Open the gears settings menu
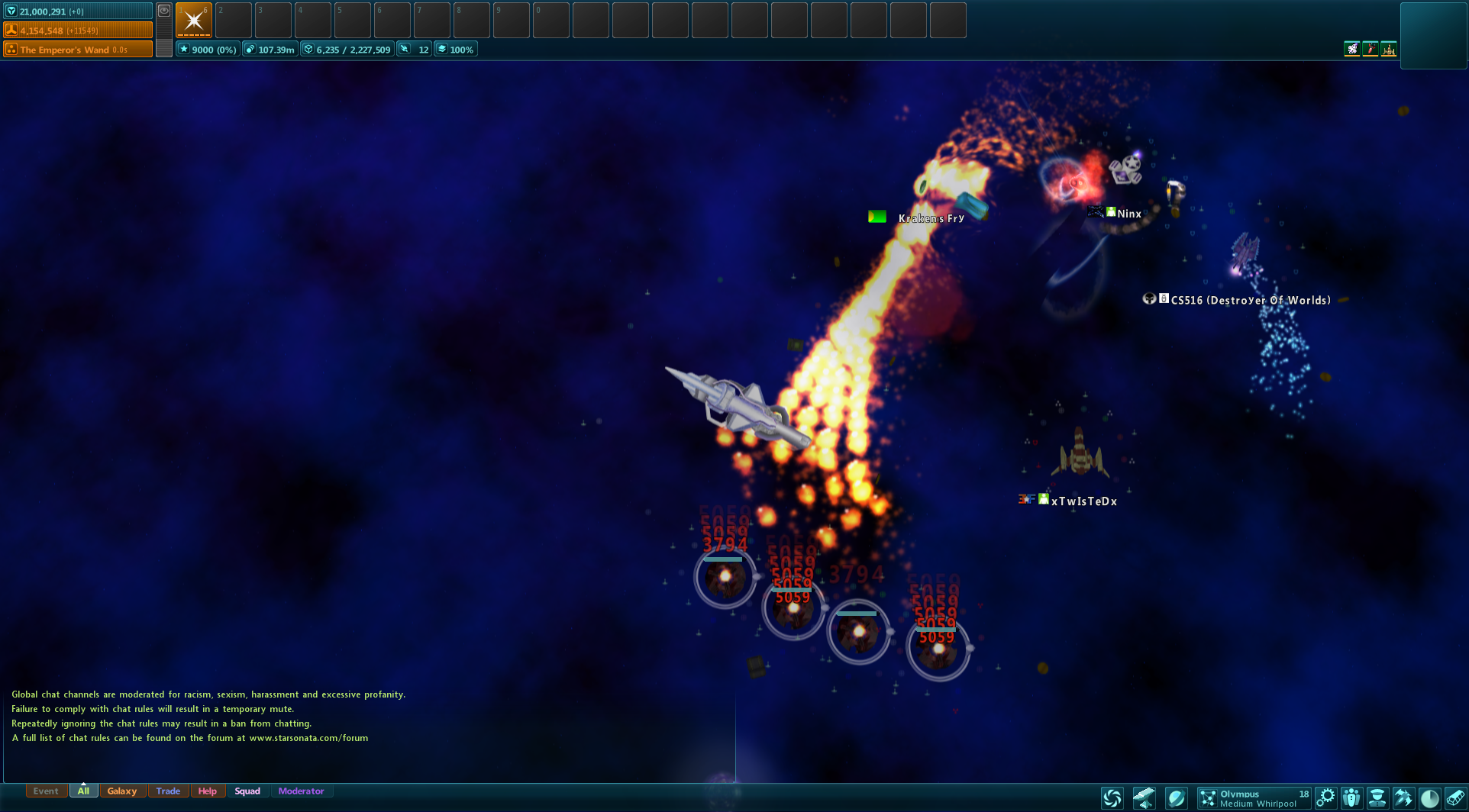The height and width of the screenshot is (812, 1469). point(1326,798)
